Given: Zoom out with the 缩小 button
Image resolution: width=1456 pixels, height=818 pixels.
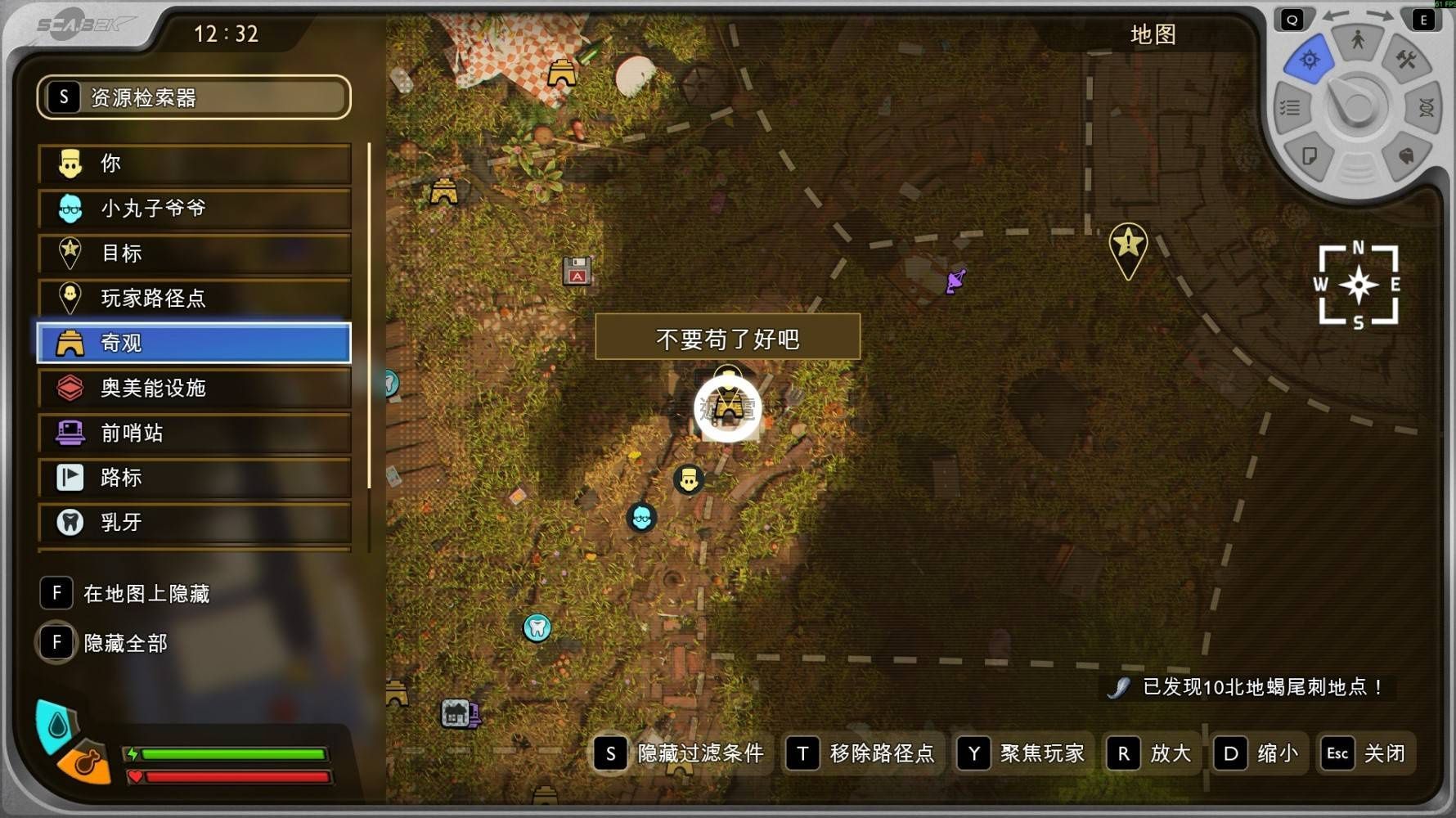Looking at the screenshot, I should [x=1257, y=753].
